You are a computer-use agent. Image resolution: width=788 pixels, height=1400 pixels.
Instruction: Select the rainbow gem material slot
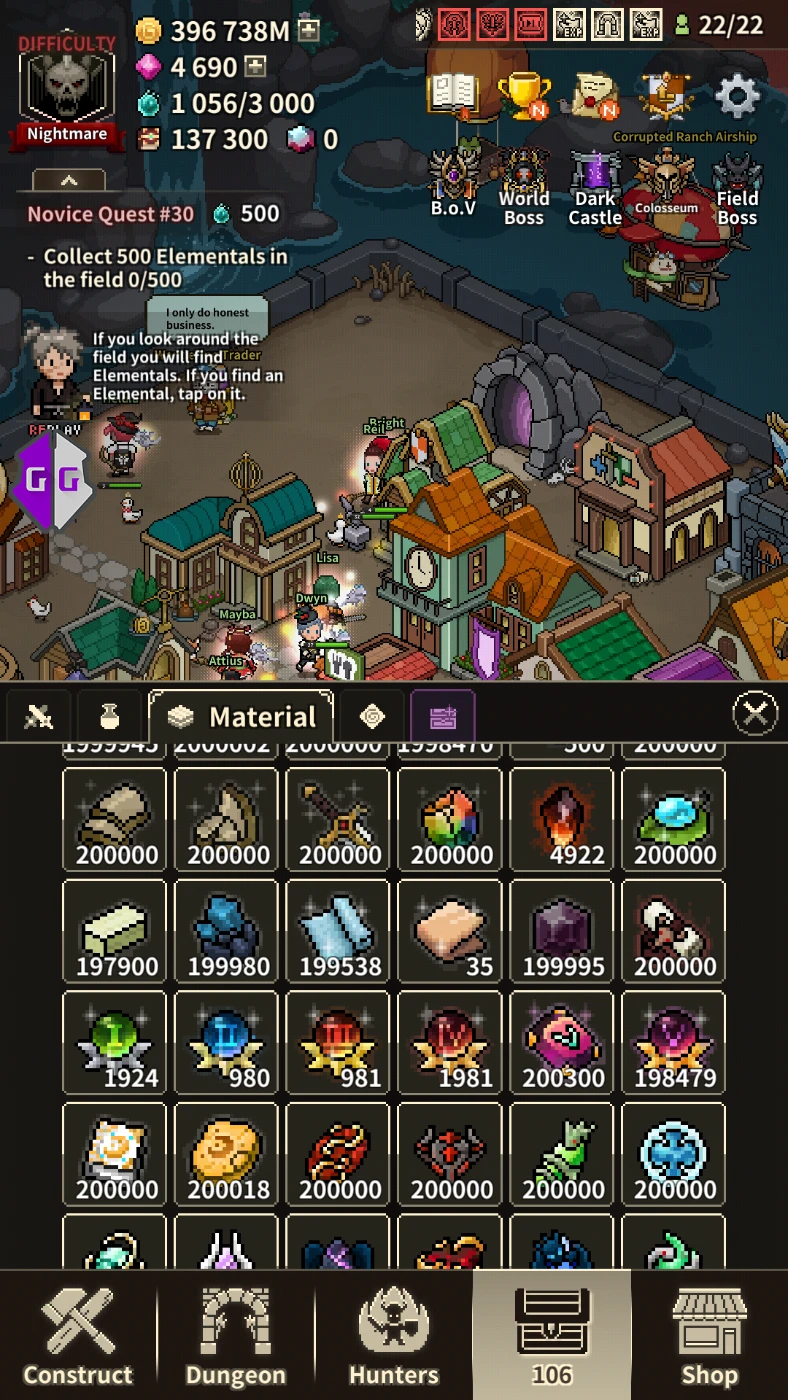click(x=451, y=819)
